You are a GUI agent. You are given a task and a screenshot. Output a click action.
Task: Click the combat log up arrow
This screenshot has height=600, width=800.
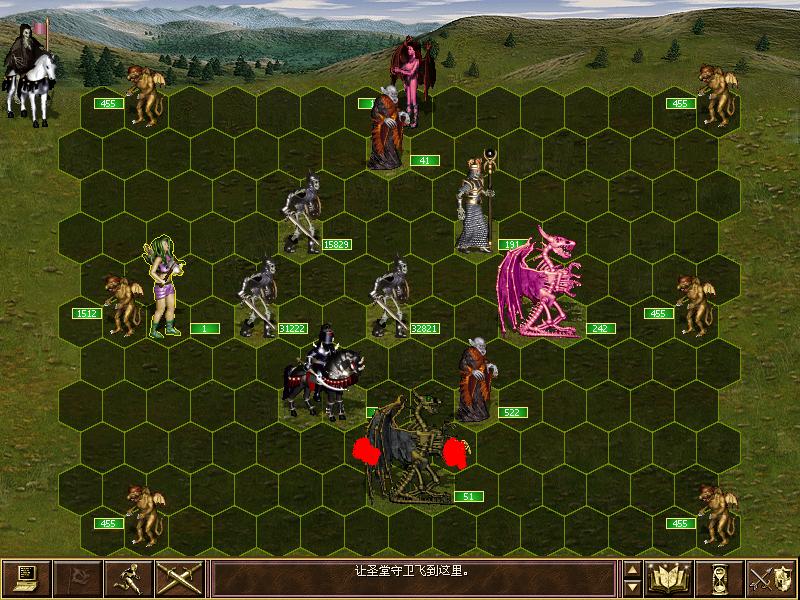click(x=632, y=569)
